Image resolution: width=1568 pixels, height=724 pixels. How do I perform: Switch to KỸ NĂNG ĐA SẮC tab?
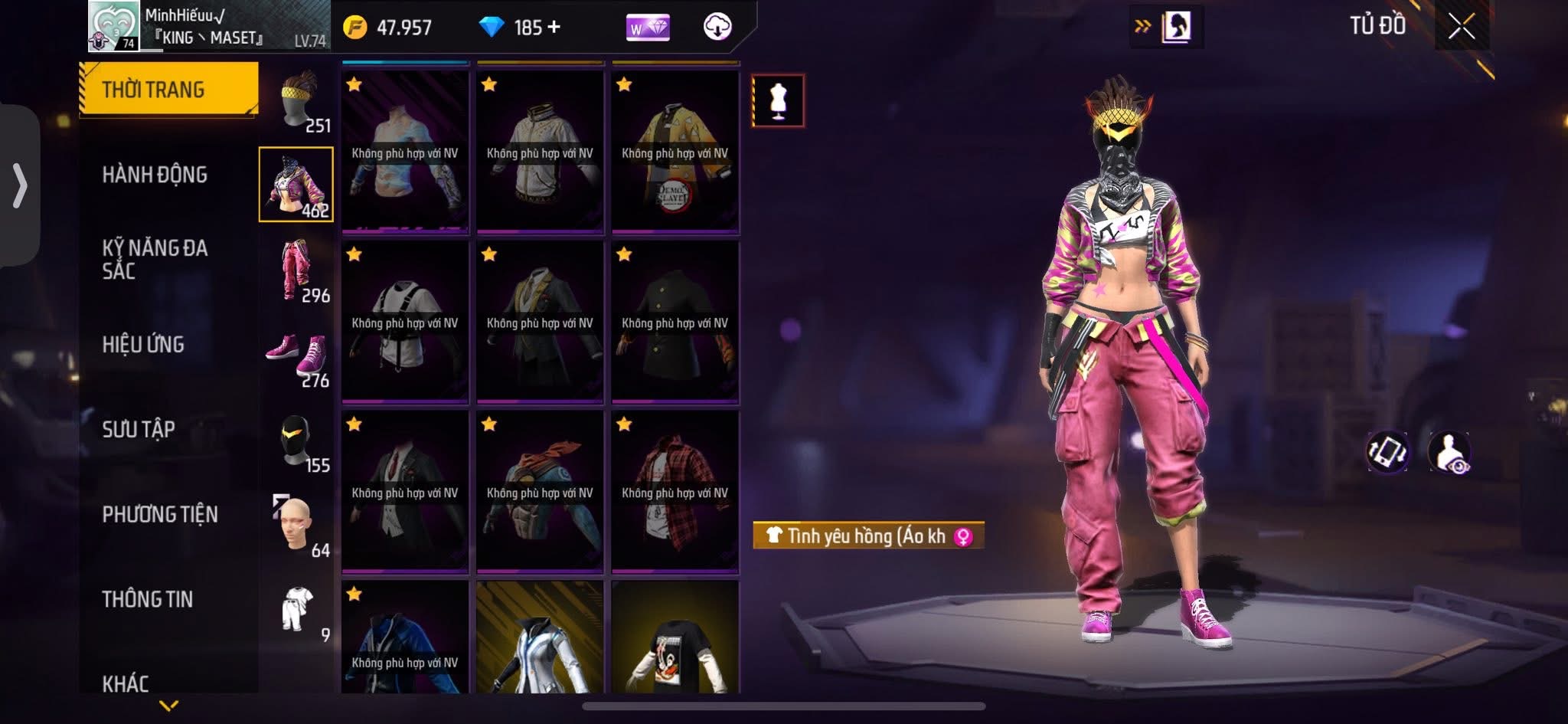(x=155, y=259)
